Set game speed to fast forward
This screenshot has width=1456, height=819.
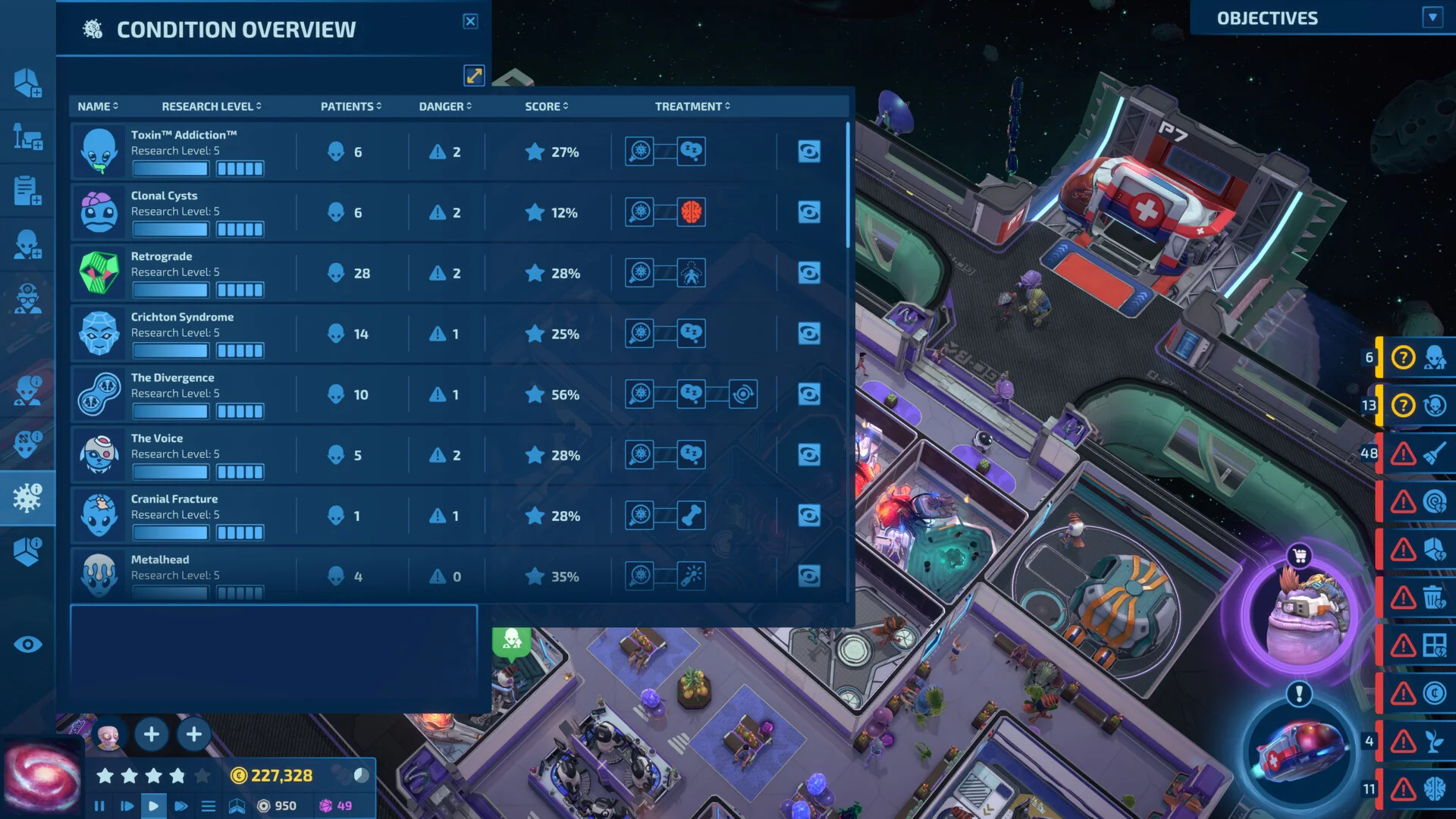pyautogui.click(x=180, y=806)
